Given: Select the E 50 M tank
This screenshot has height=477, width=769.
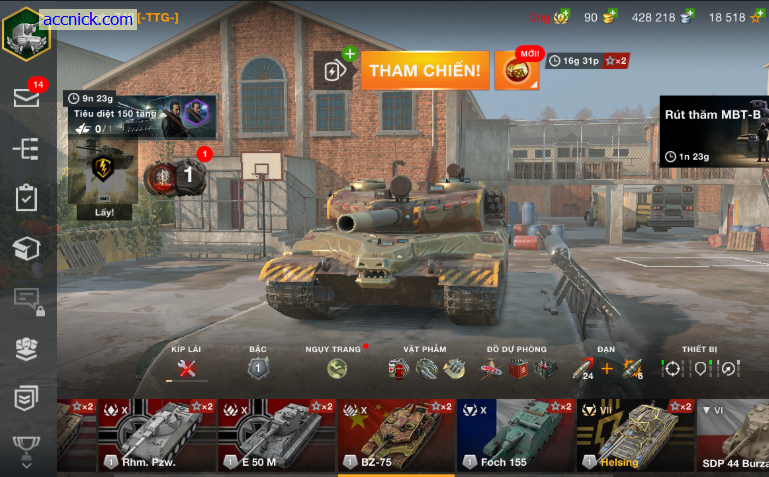Looking at the screenshot, I should tap(277, 435).
